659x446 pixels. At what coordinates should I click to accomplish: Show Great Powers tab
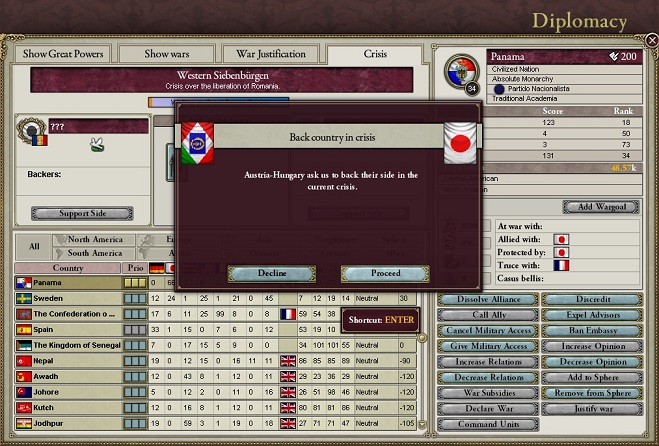click(64, 53)
